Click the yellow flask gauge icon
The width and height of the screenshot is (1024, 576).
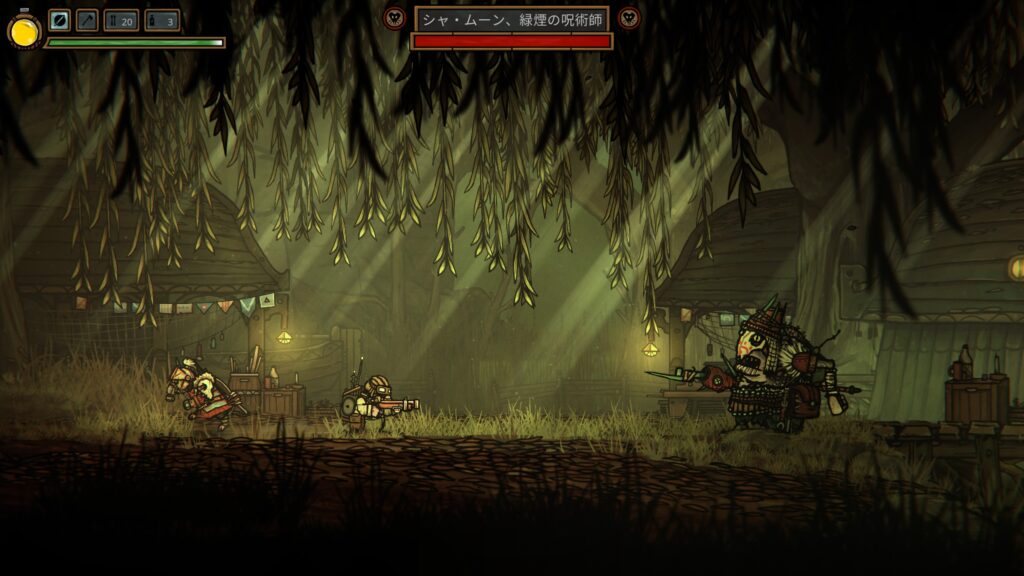coord(24,31)
